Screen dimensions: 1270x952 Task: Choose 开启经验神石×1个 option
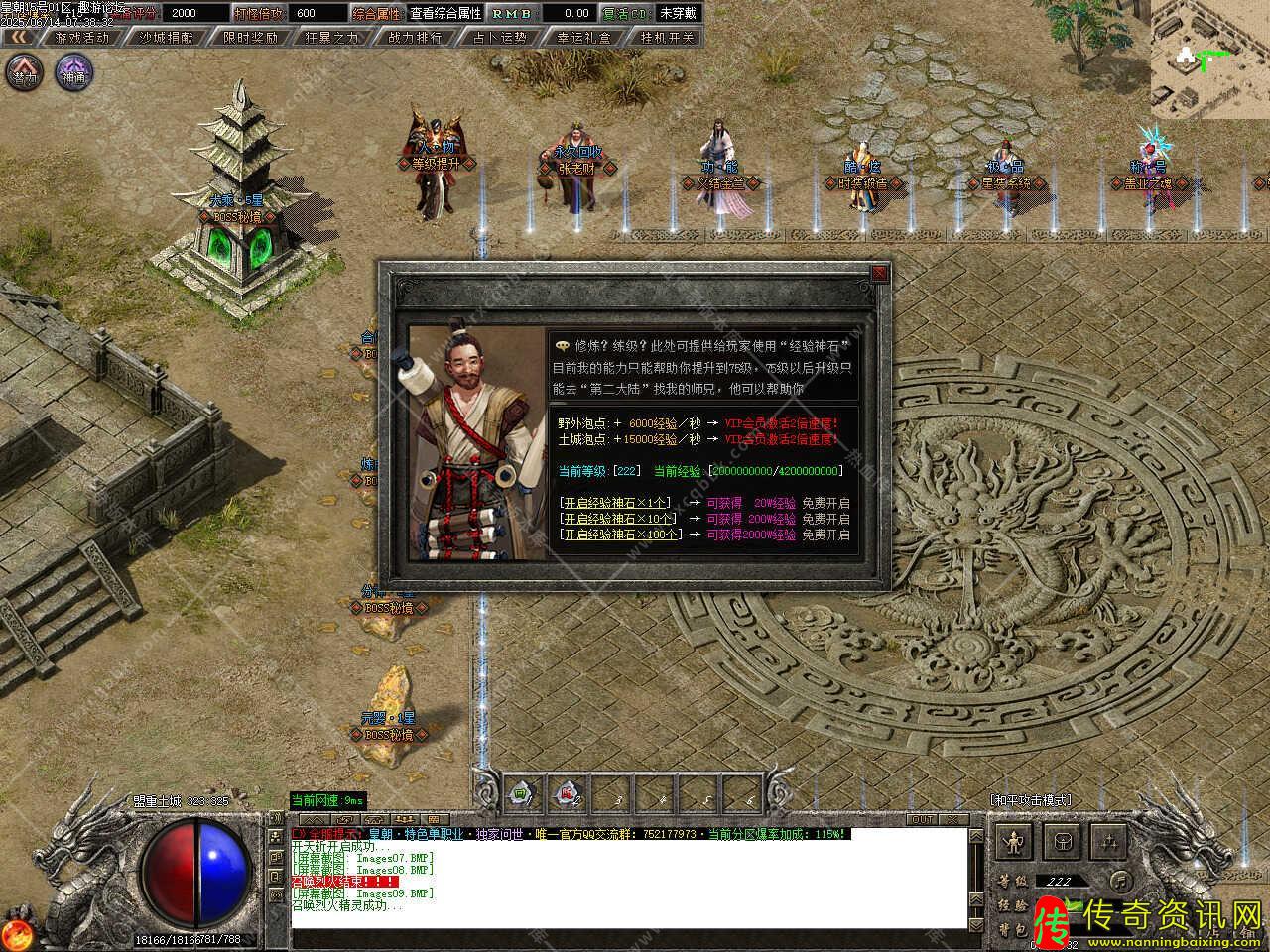pos(616,503)
